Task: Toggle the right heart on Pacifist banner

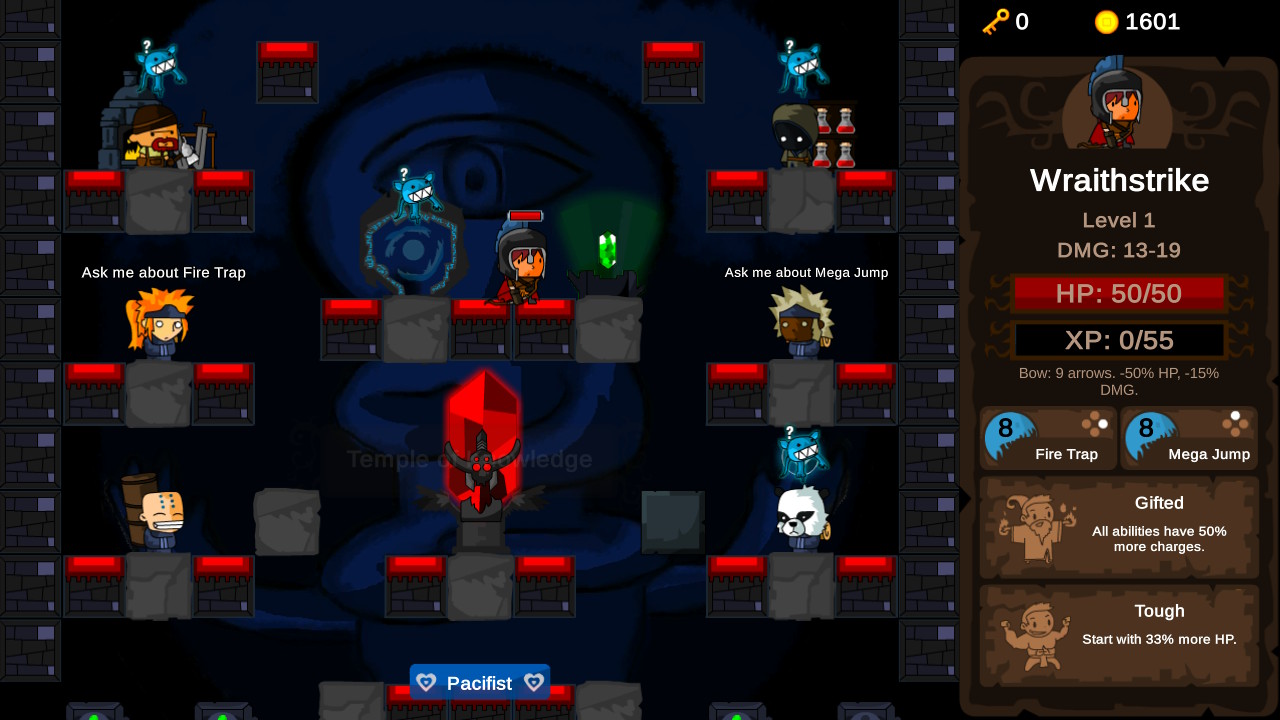Action: coord(534,682)
